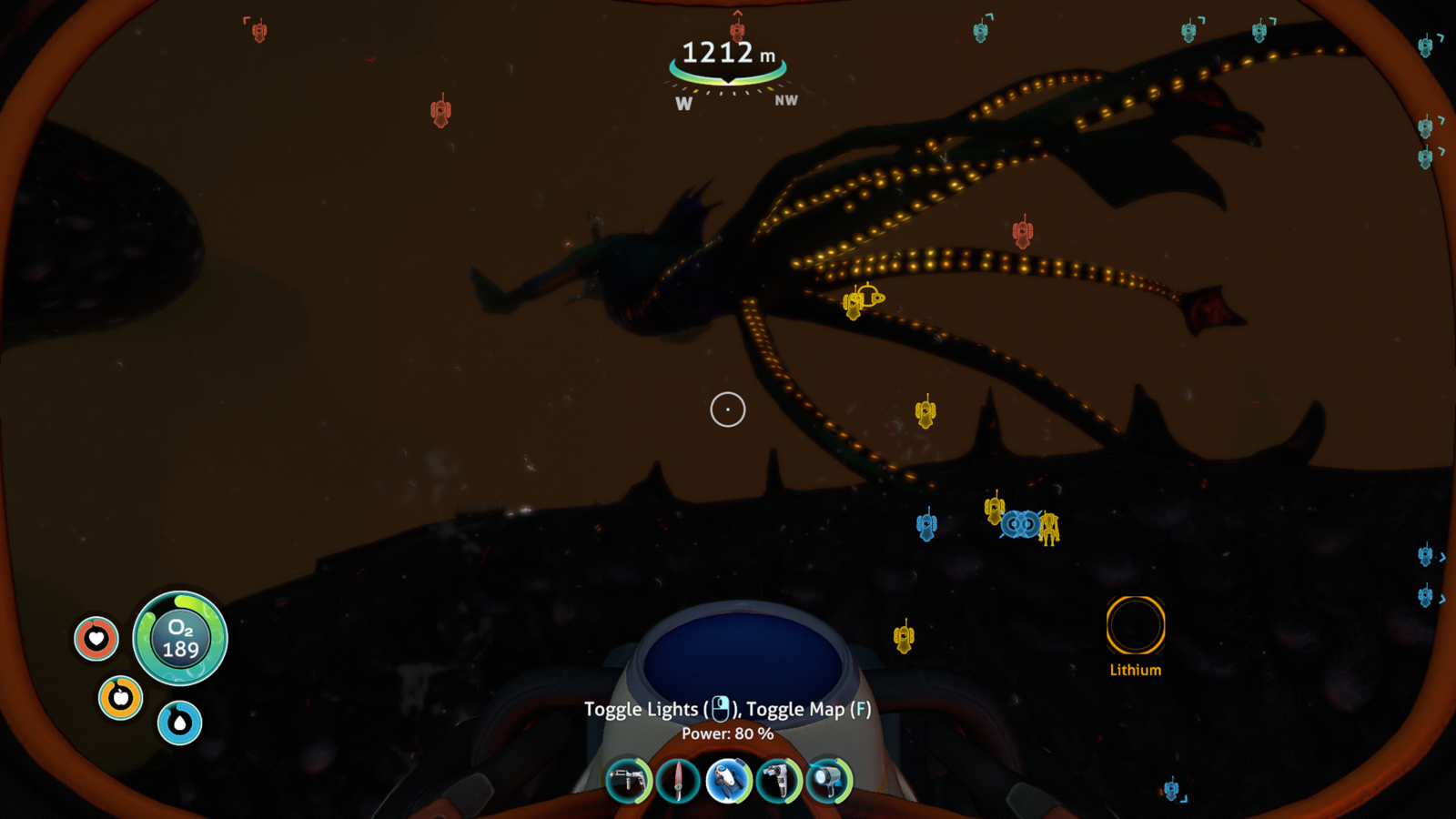This screenshot has width=1456, height=819.
Task: Click the yellow Seamoth ping icon
Action: (x=870, y=297)
